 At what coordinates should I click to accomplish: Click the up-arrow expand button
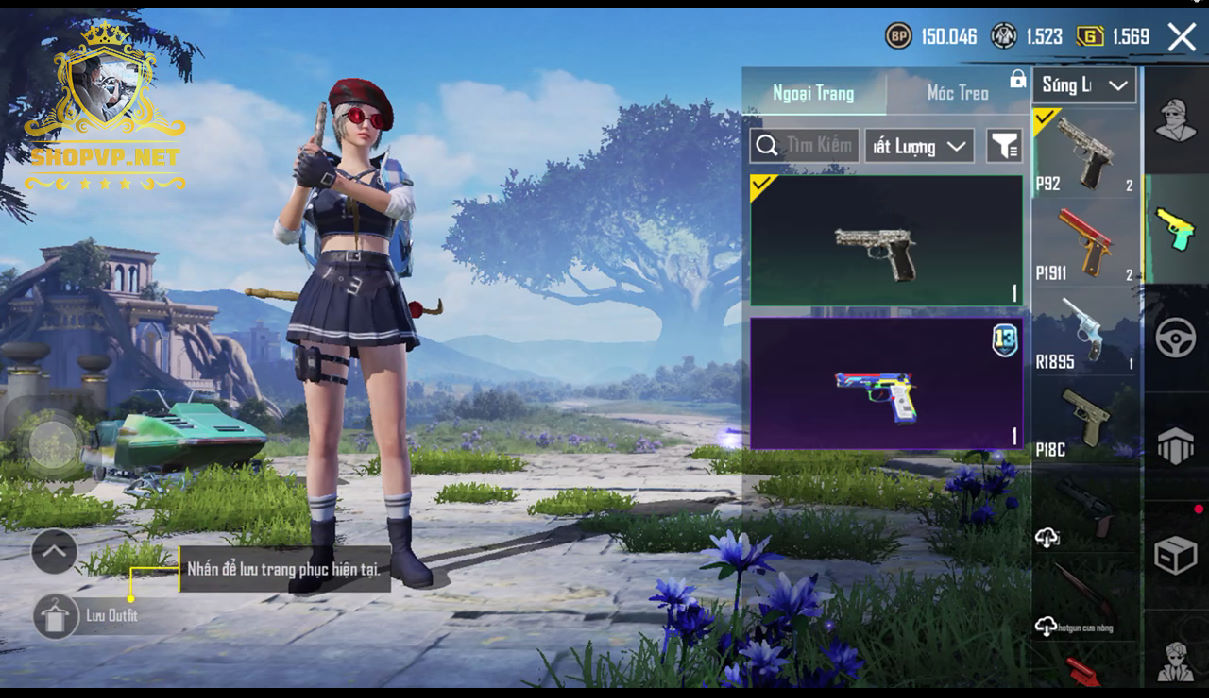(54, 550)
